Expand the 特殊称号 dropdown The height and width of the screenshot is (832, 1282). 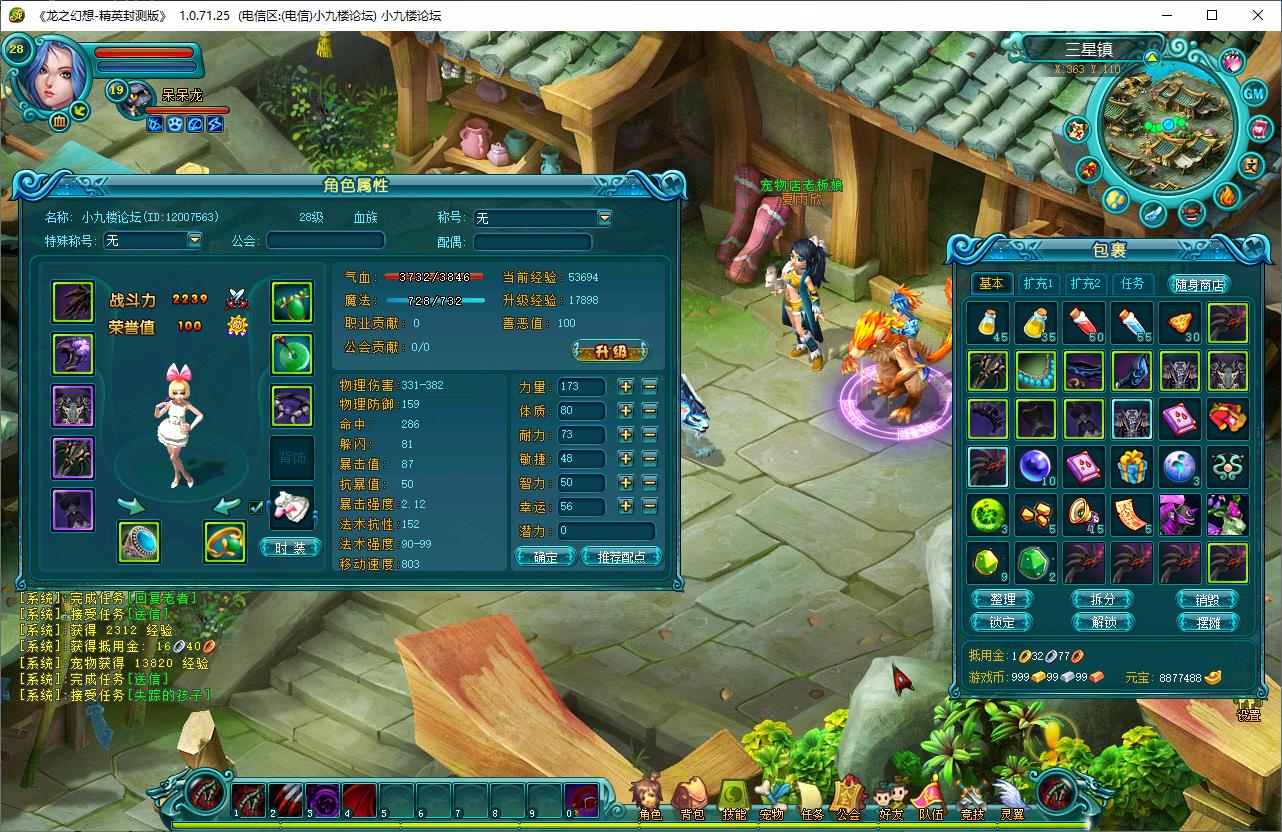[194, 240]
